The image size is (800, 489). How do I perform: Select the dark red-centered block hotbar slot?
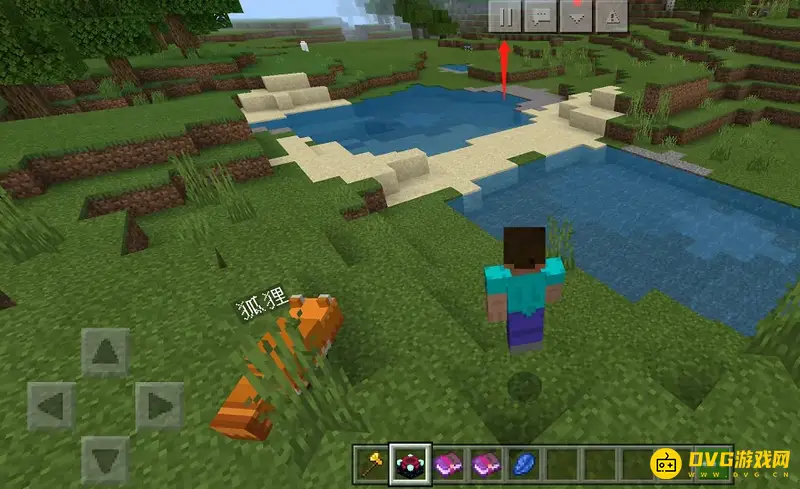point(410,465)
